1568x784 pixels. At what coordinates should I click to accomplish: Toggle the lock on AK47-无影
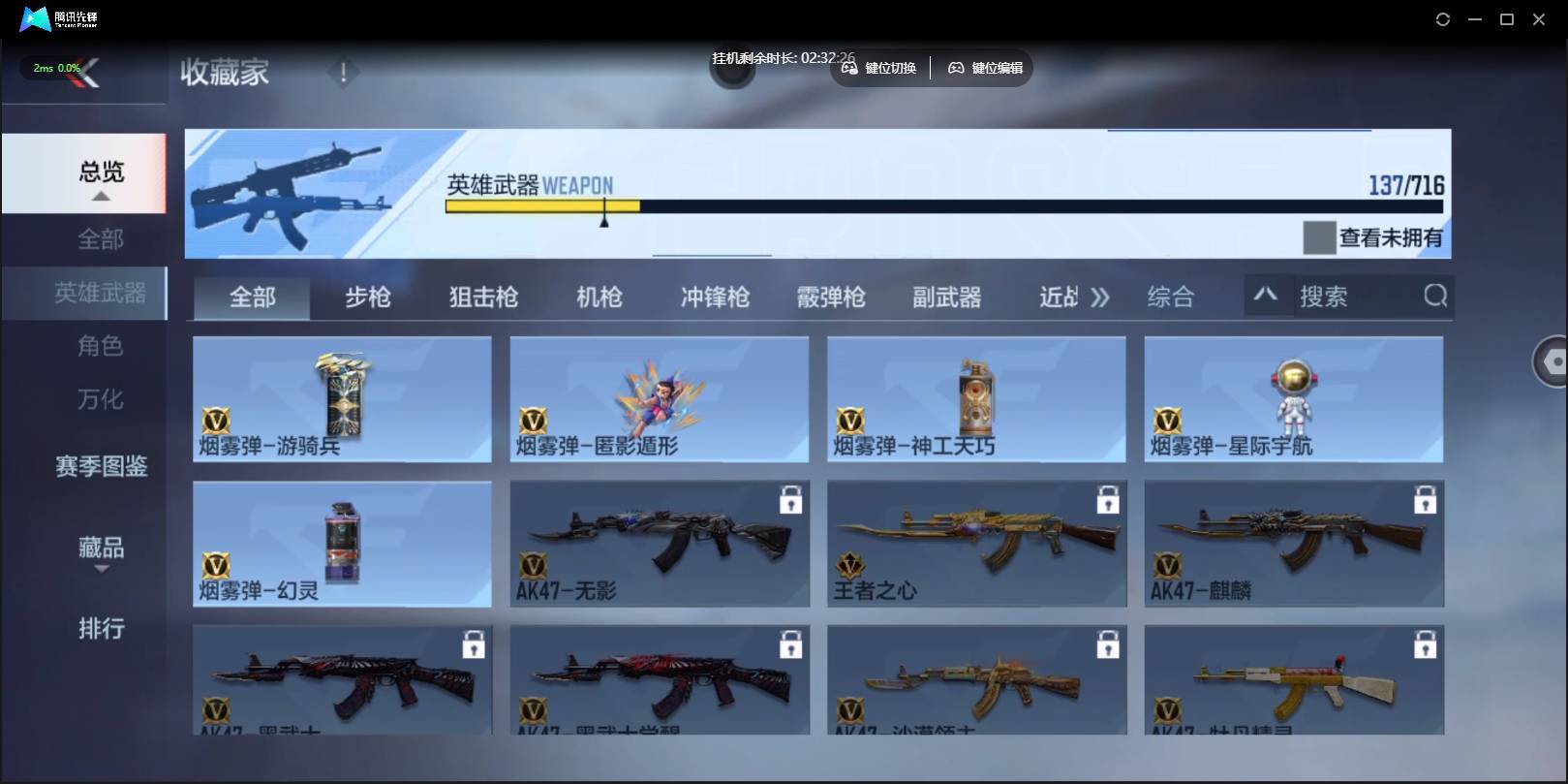pyautogui.click(x=790, y=499)
